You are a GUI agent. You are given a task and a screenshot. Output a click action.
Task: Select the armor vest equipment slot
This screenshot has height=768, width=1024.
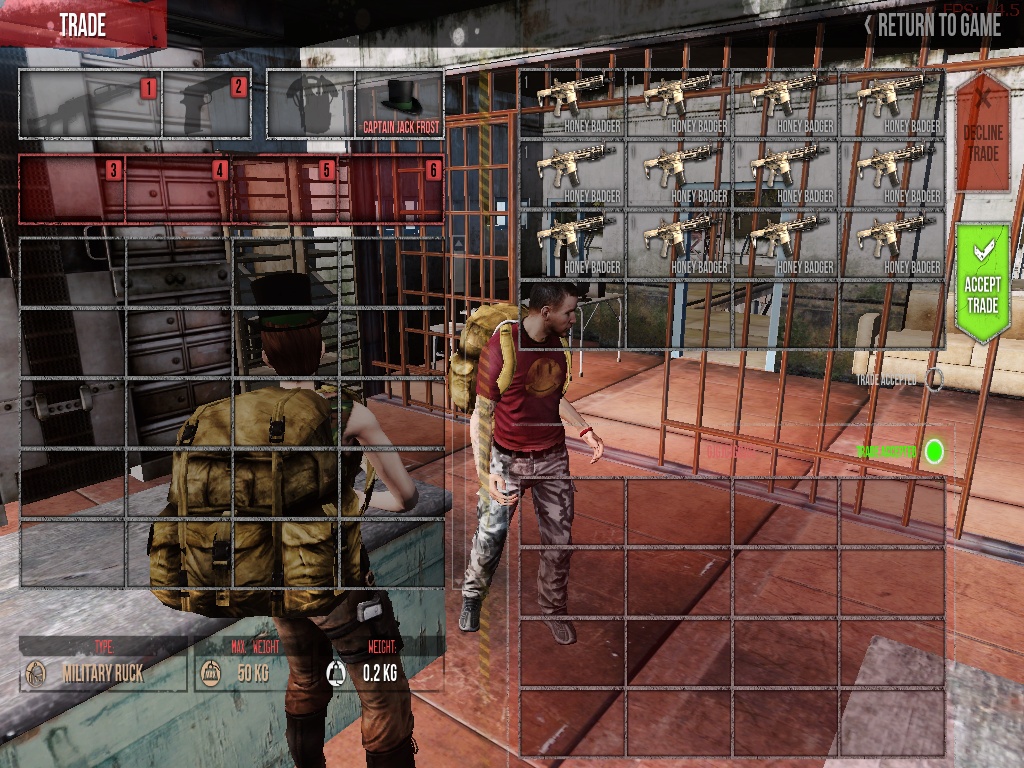pyautogui.click(x=311, y=105)
